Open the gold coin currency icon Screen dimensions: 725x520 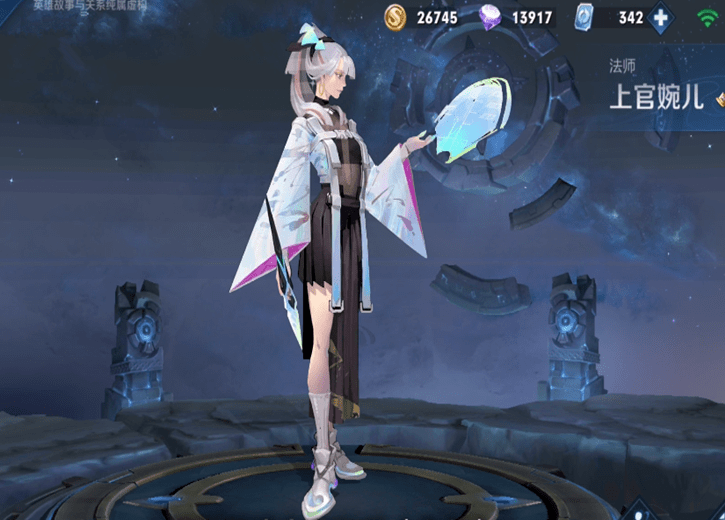tap(398, 17)
